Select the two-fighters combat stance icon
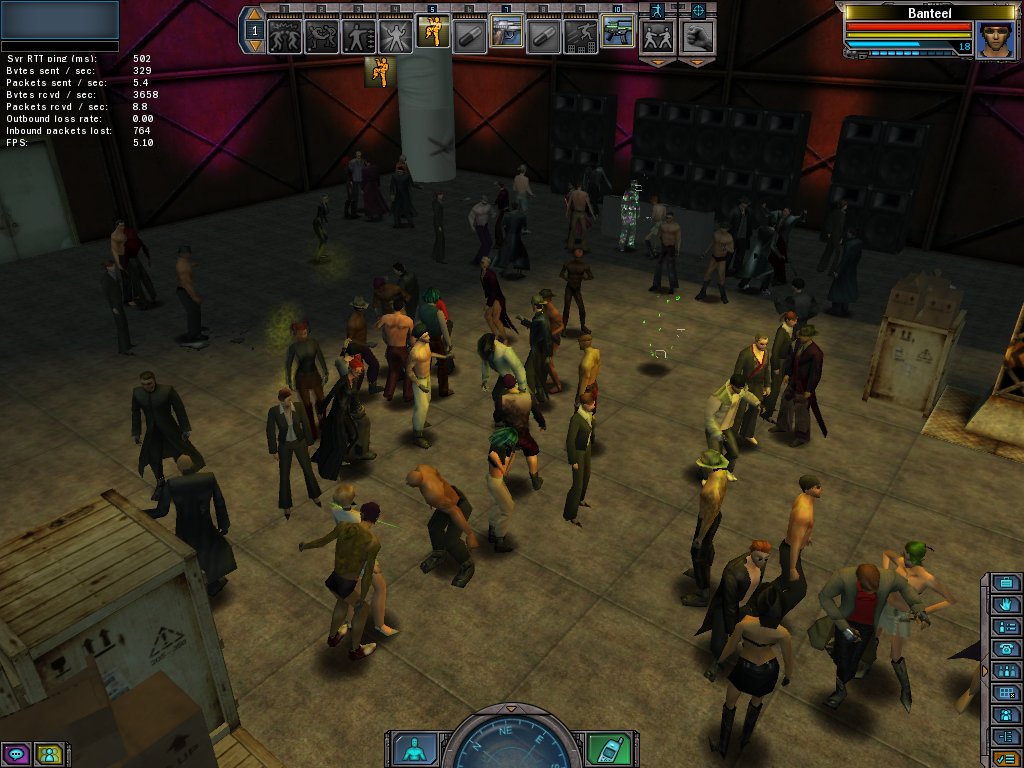Image resolution: width=1024 pixels, height=768 pixels. 657,37
